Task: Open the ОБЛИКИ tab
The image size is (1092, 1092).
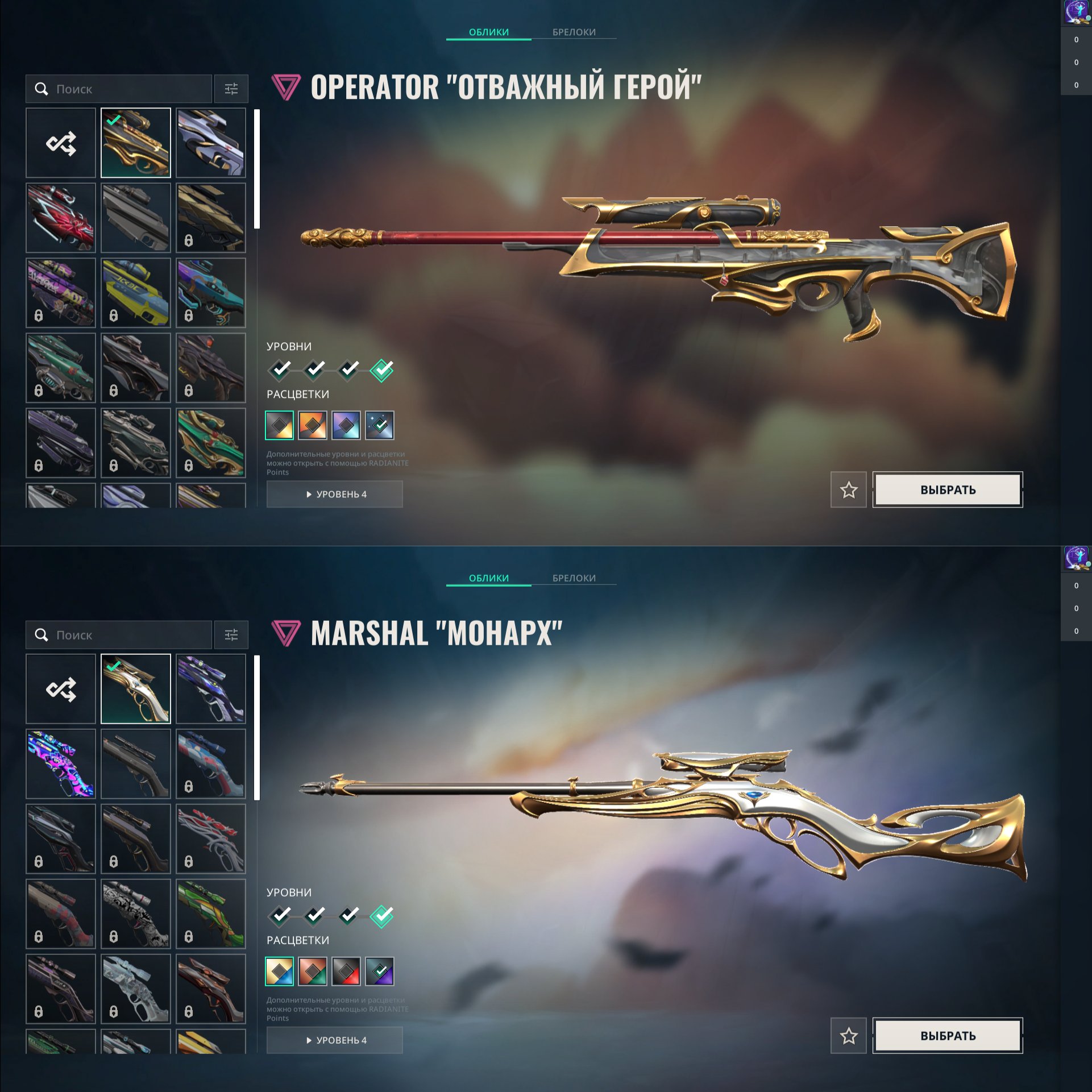Action: (489, 32)
